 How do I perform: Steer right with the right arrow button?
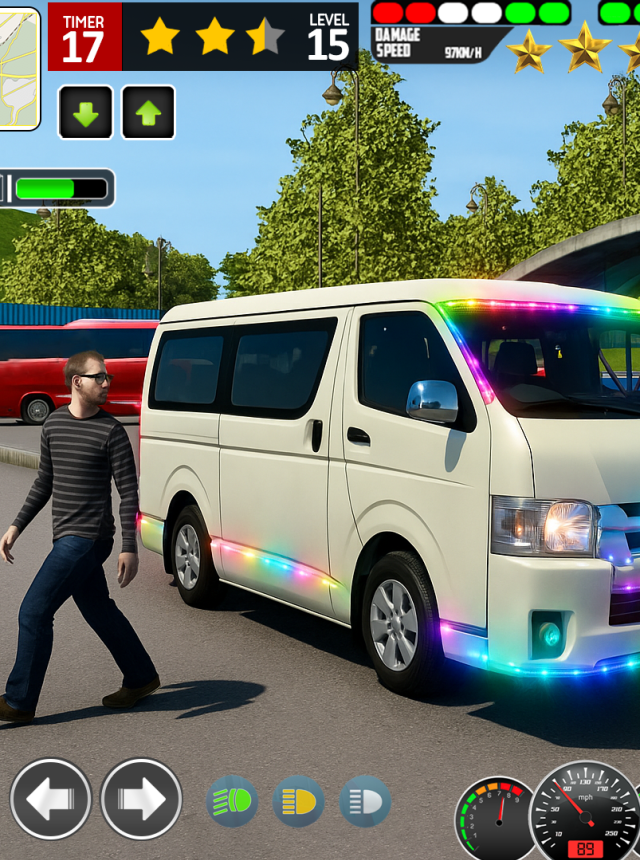(141, 798)
